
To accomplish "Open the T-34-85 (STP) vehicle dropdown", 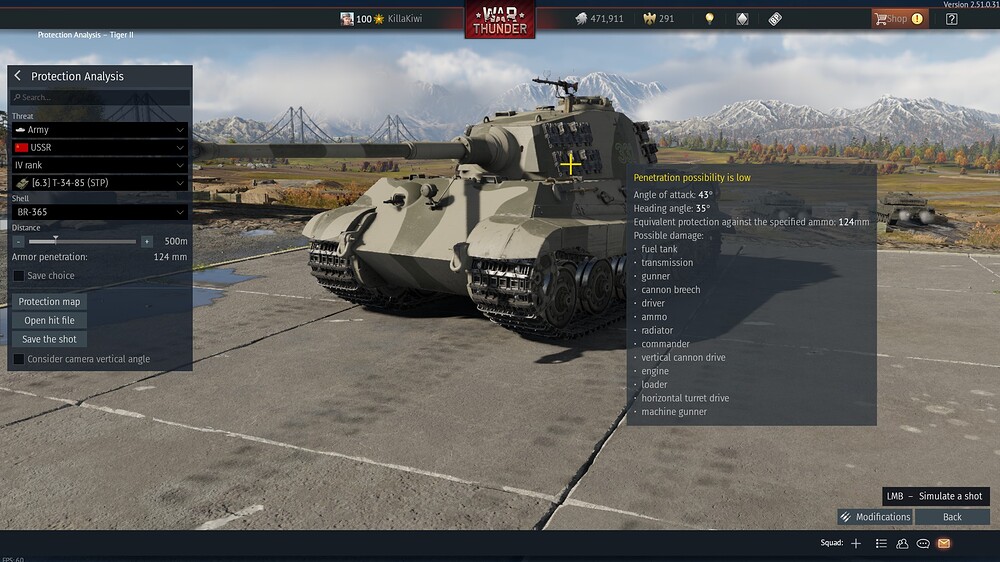I will click(x=100, y=182).
